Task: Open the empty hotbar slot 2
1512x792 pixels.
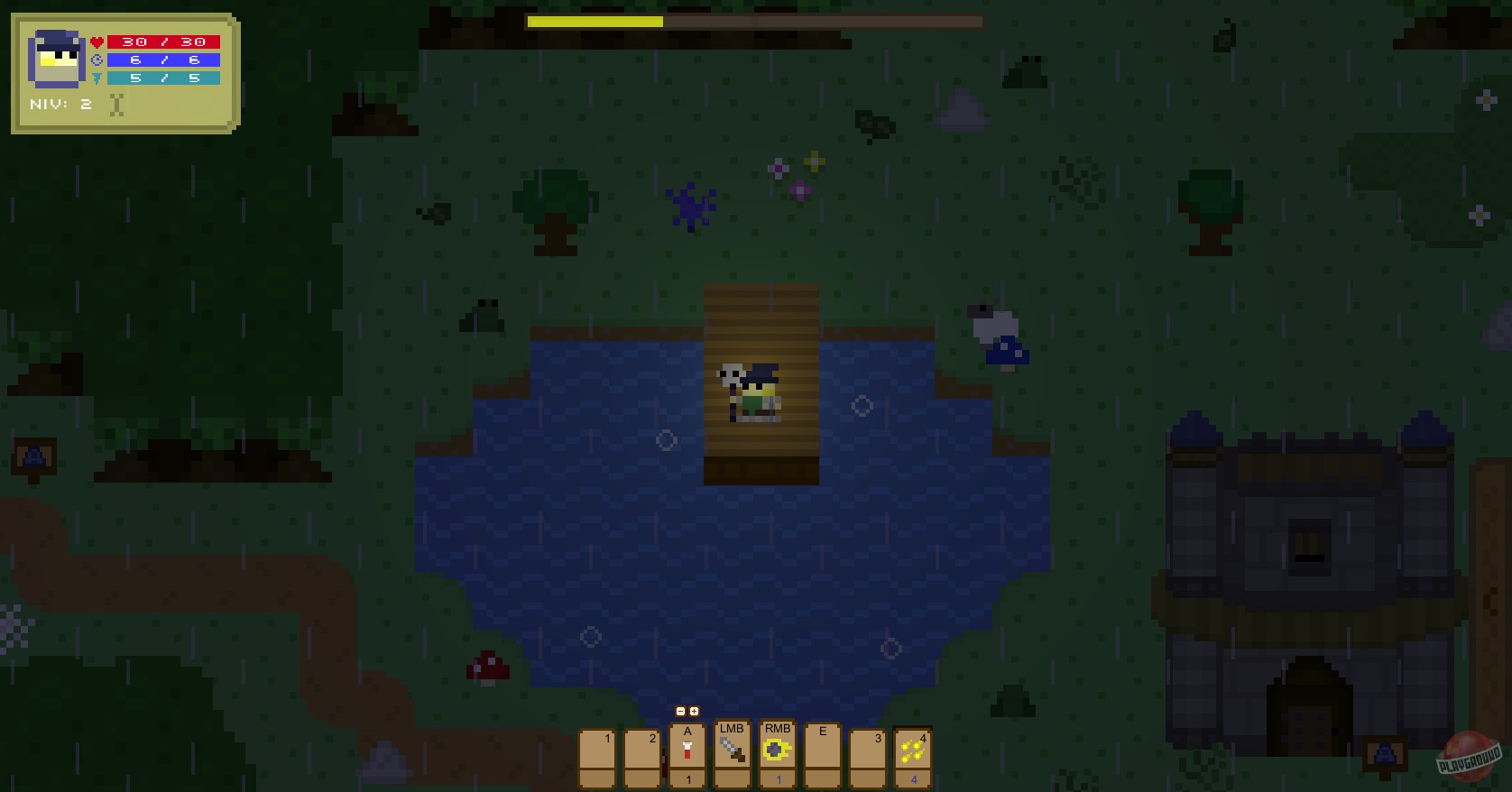Action: click(x=642, y=756)
